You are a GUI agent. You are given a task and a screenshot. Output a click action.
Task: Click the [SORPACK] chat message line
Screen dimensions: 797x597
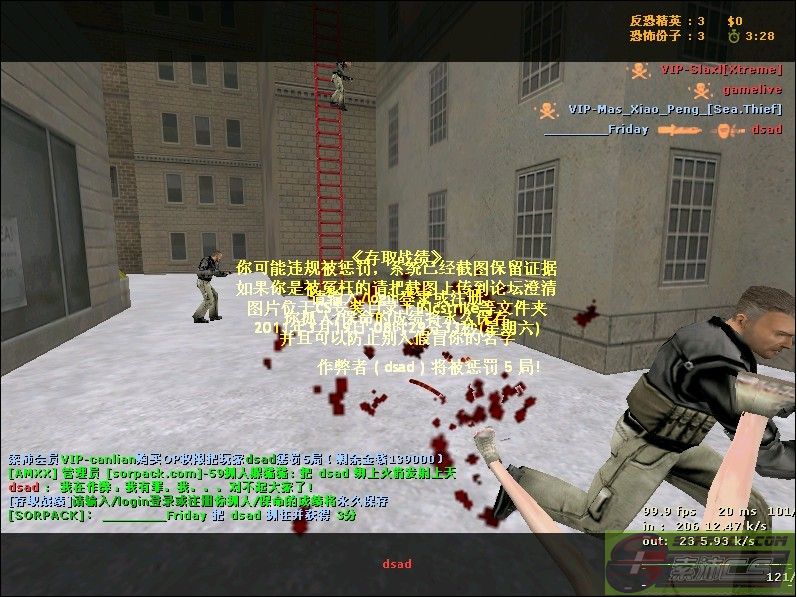181,516
